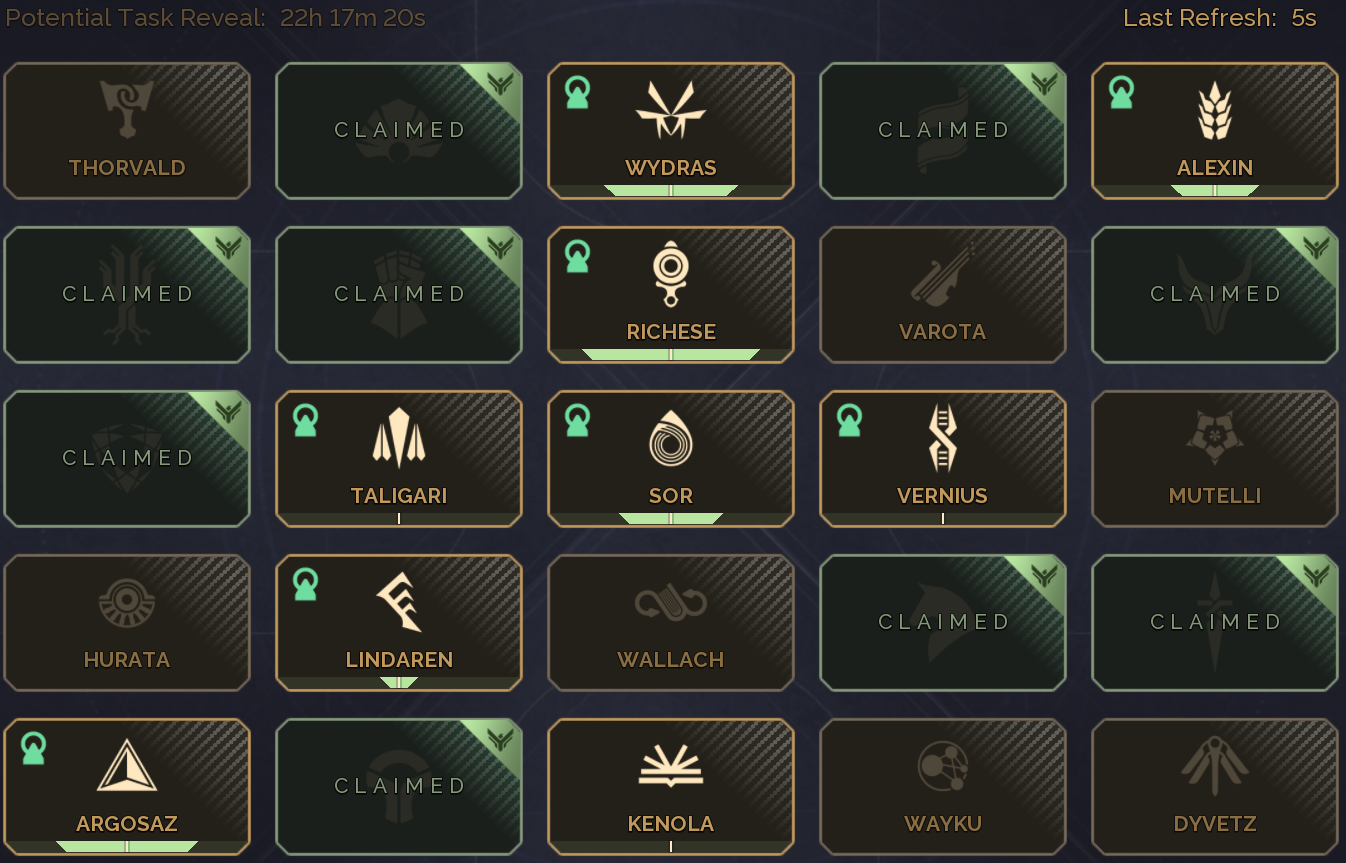This screenshot has height=863, width=1346.
Task: Open the Kenola house tile
Action: click(x=671, y=787)
